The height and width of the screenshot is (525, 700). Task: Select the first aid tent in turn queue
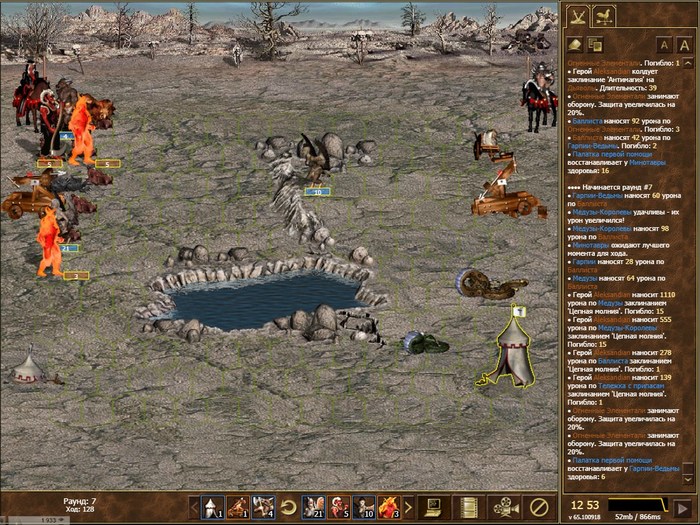click(211, 506)
